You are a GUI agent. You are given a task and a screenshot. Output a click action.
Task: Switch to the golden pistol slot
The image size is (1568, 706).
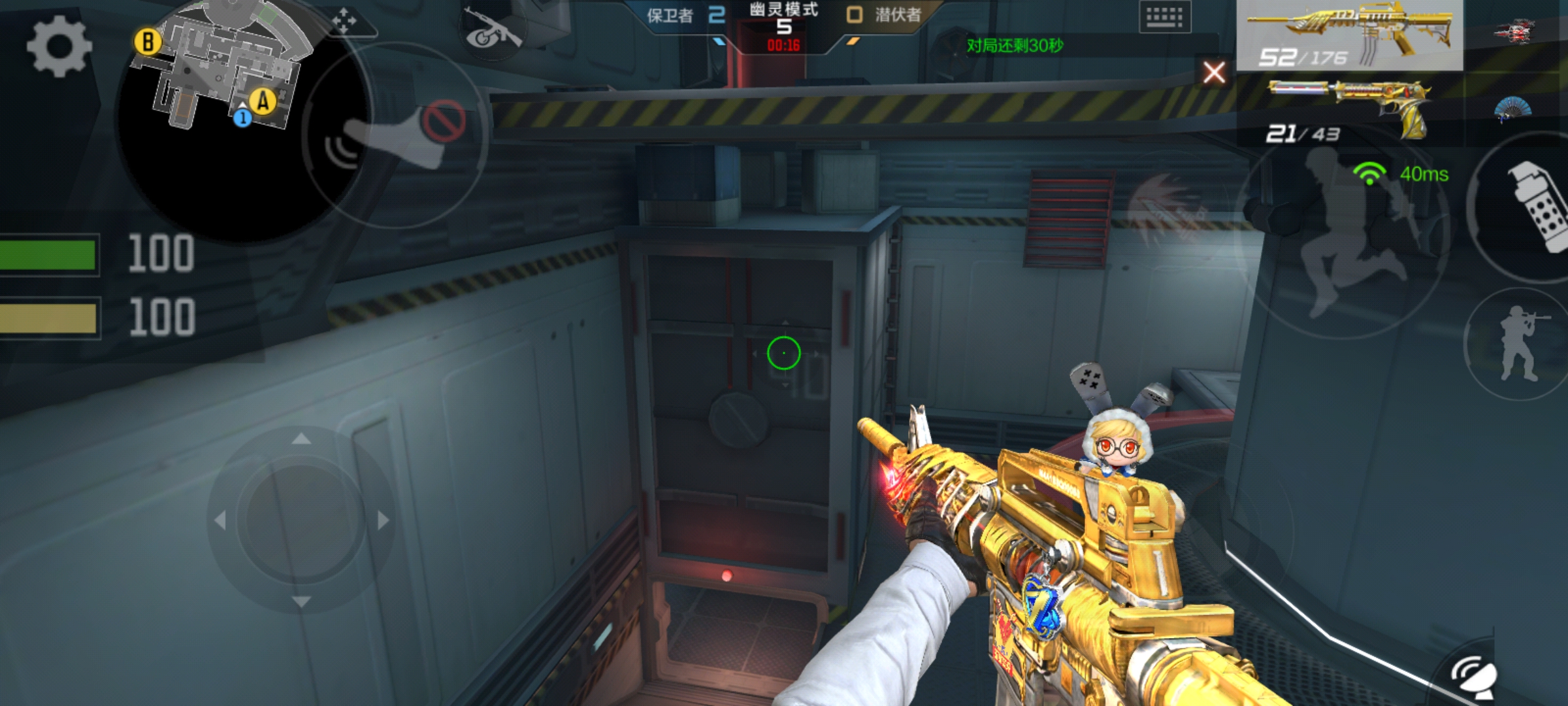tap(1349, 109)
